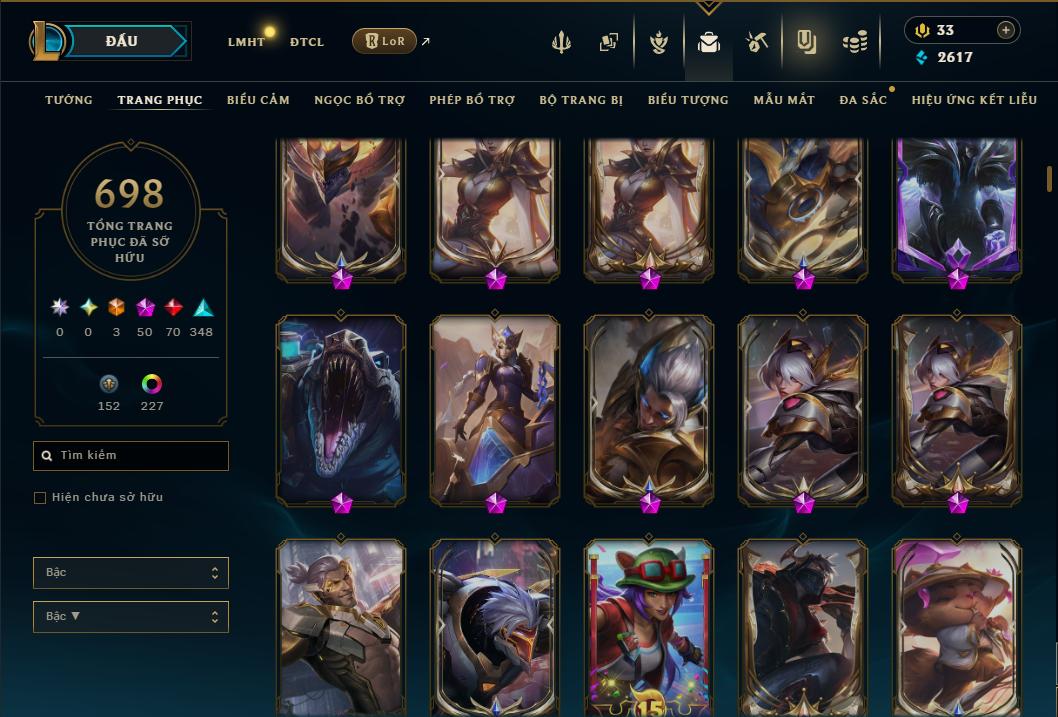Go to the BIỂU CẢM emotes tab

tap(258, 100)
